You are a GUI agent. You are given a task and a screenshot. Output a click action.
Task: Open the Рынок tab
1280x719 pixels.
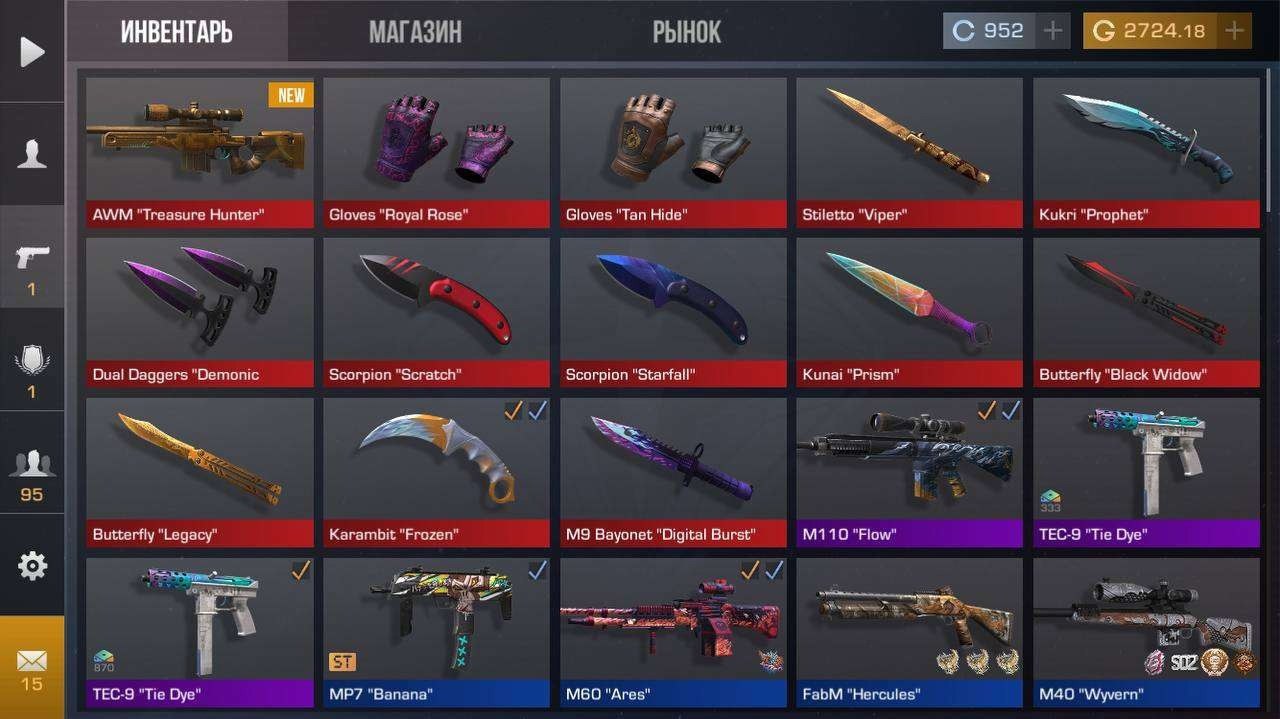pos(686,32)
